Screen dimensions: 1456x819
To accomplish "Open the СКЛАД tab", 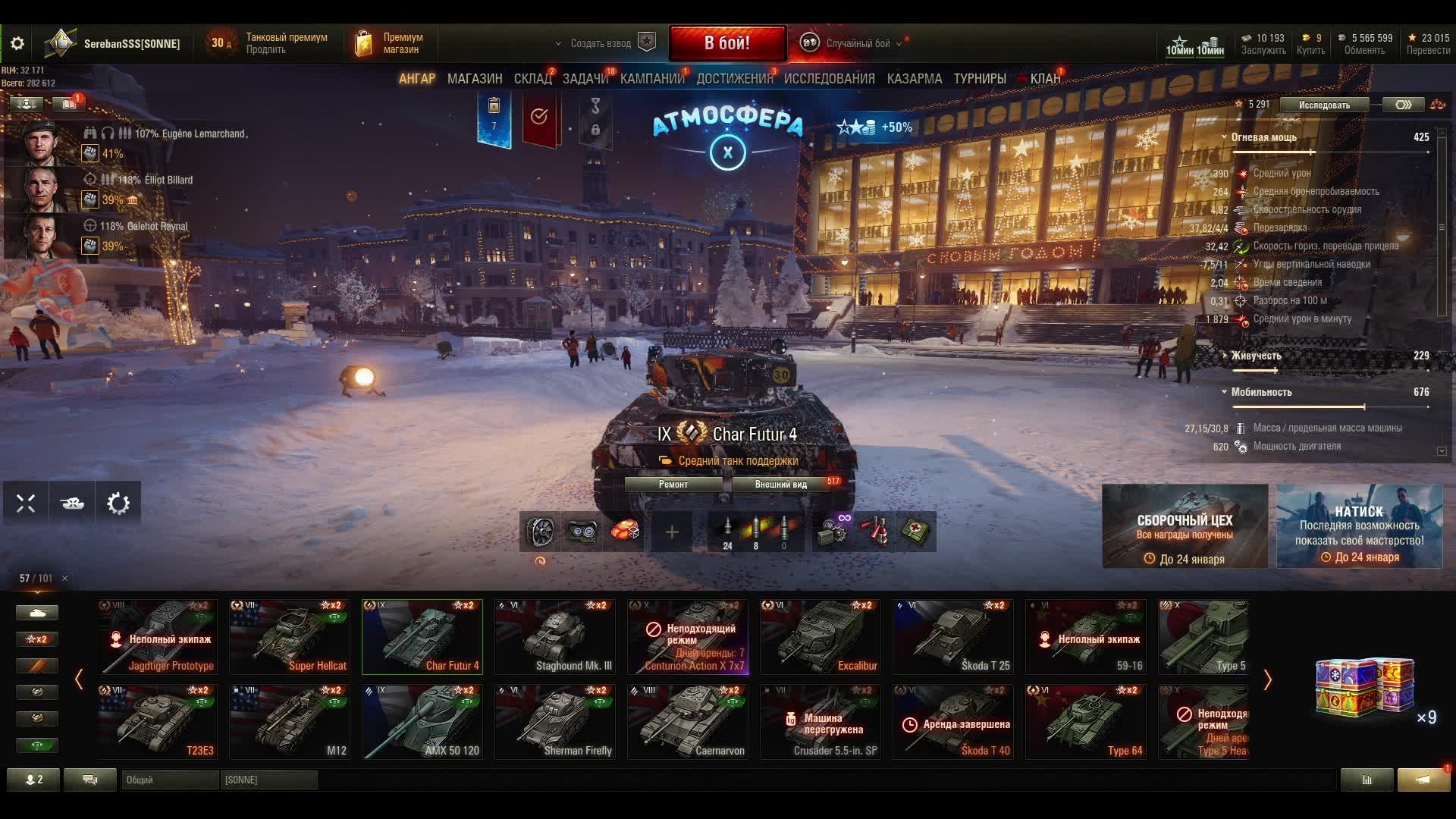I will click(532, 79).
